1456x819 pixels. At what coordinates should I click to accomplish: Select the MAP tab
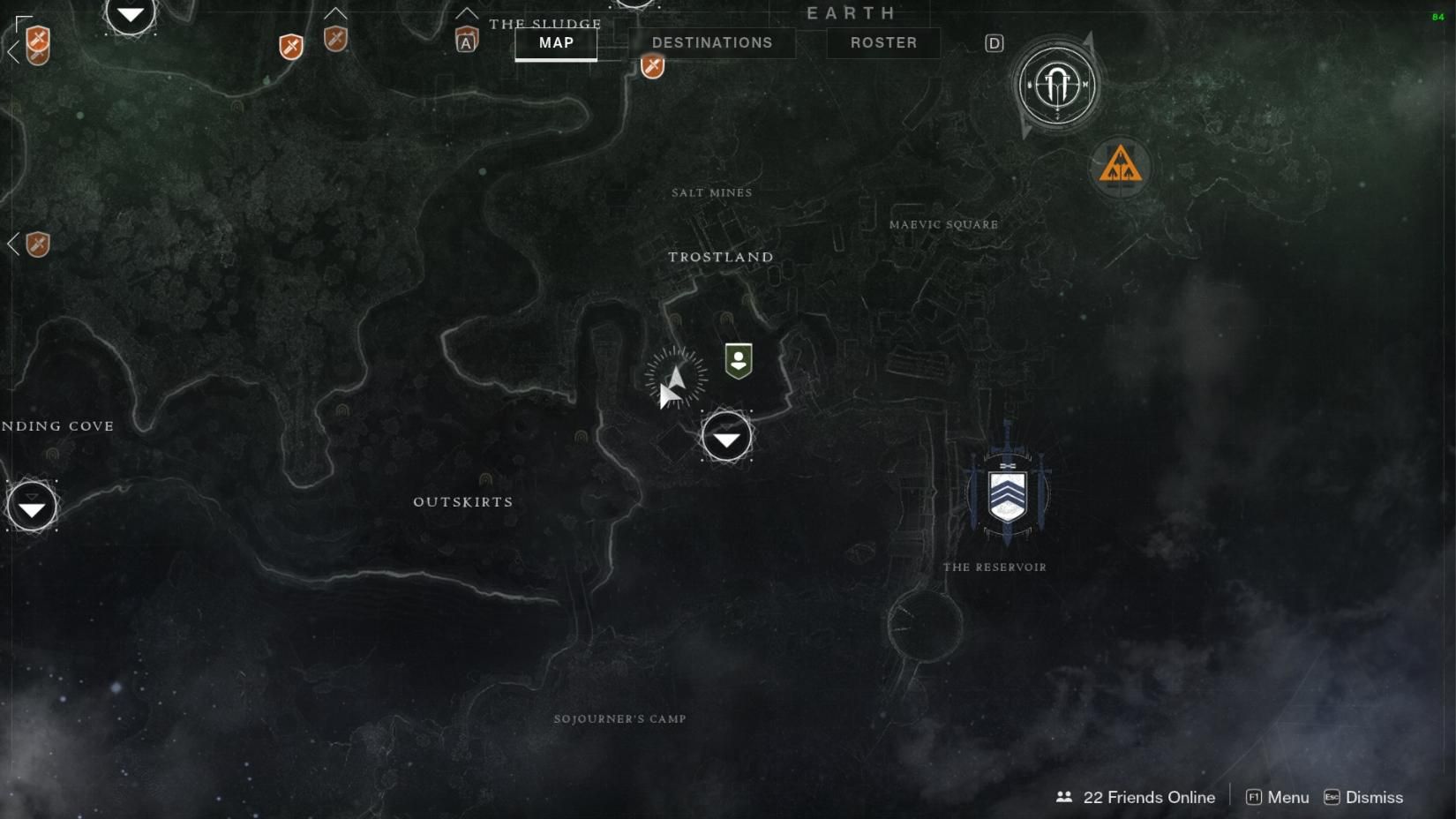coord(555,42)
